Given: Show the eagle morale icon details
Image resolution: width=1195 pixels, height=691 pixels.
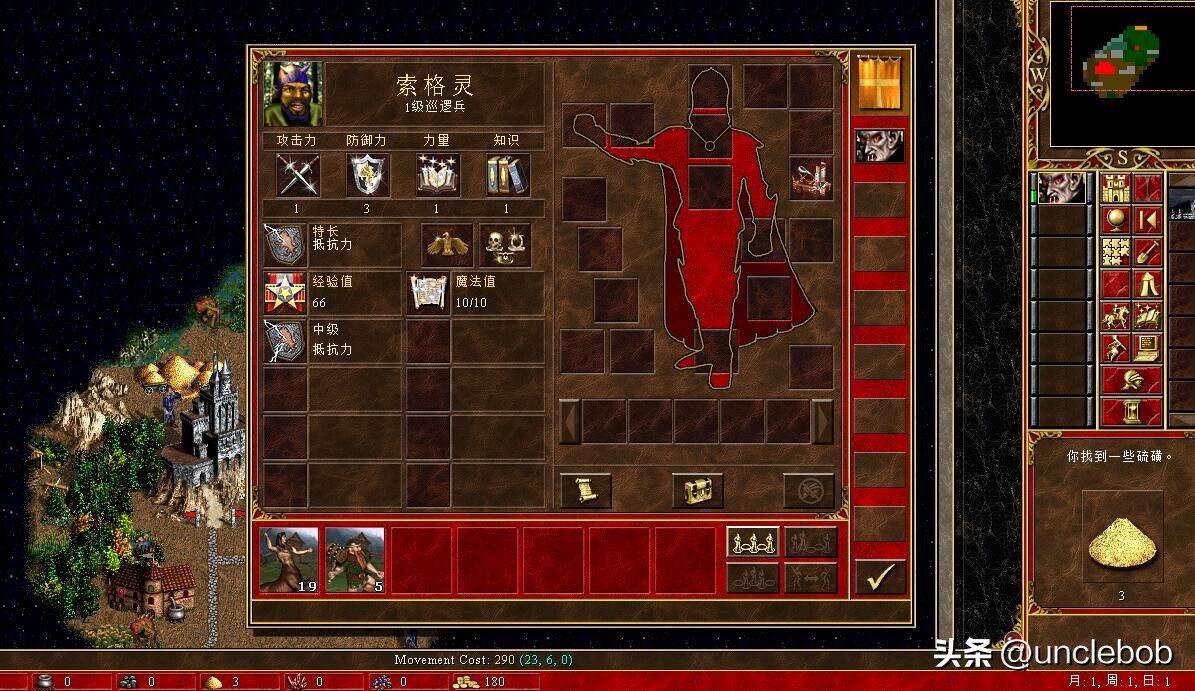Looking at the screenshot, I should [x=447, y=244].
